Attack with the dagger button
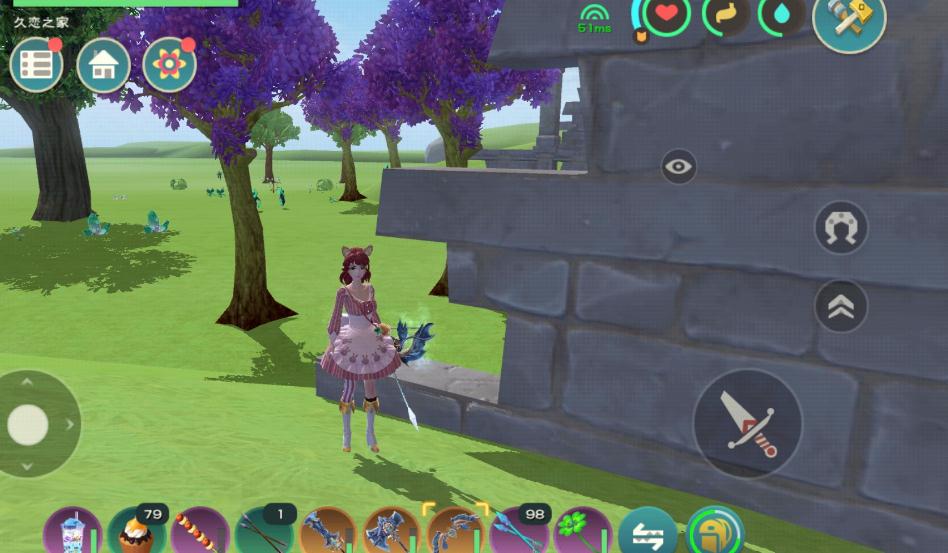948x553 pixels. 747,423
